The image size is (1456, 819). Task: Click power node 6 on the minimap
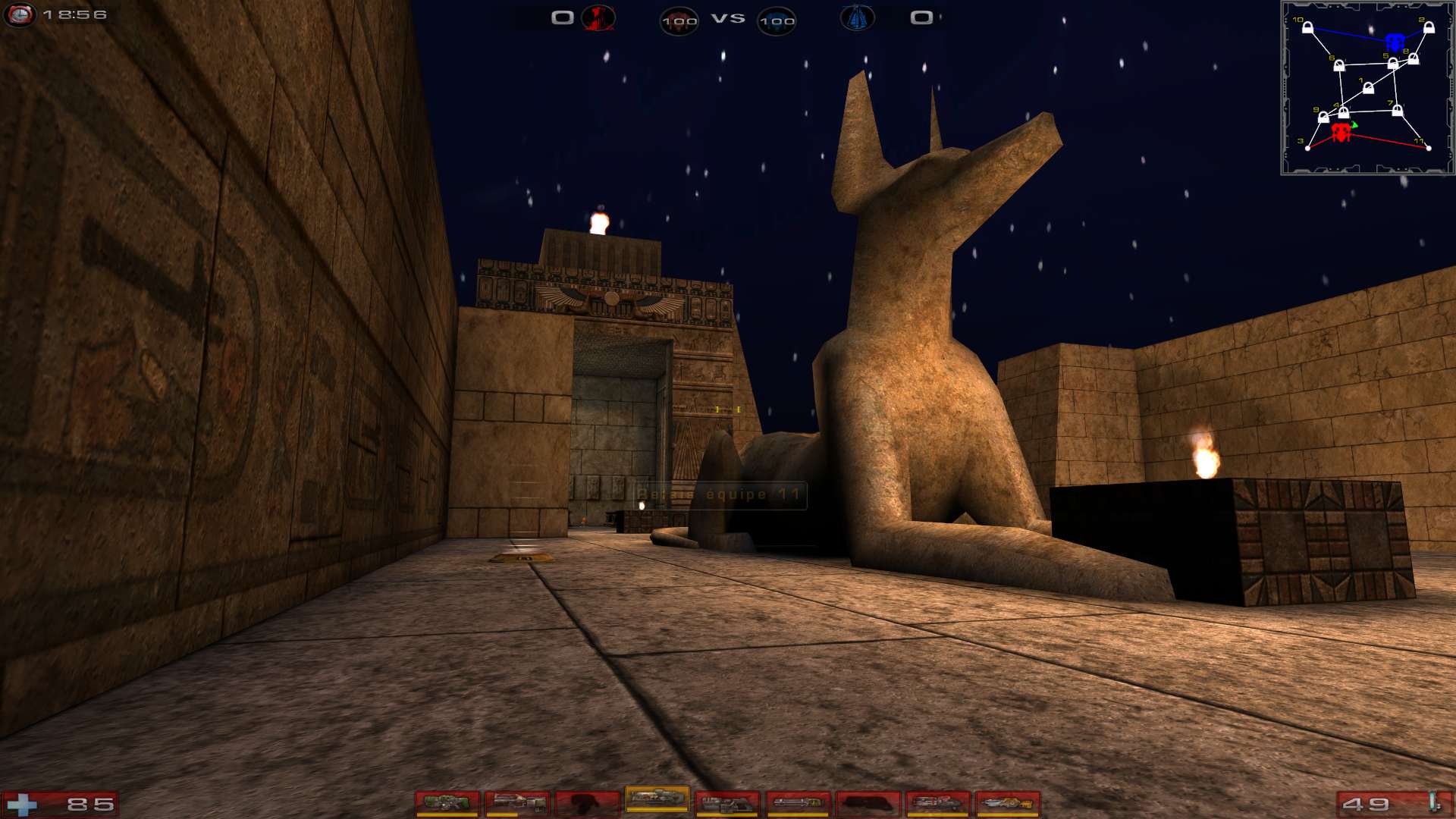point(1339,66)
